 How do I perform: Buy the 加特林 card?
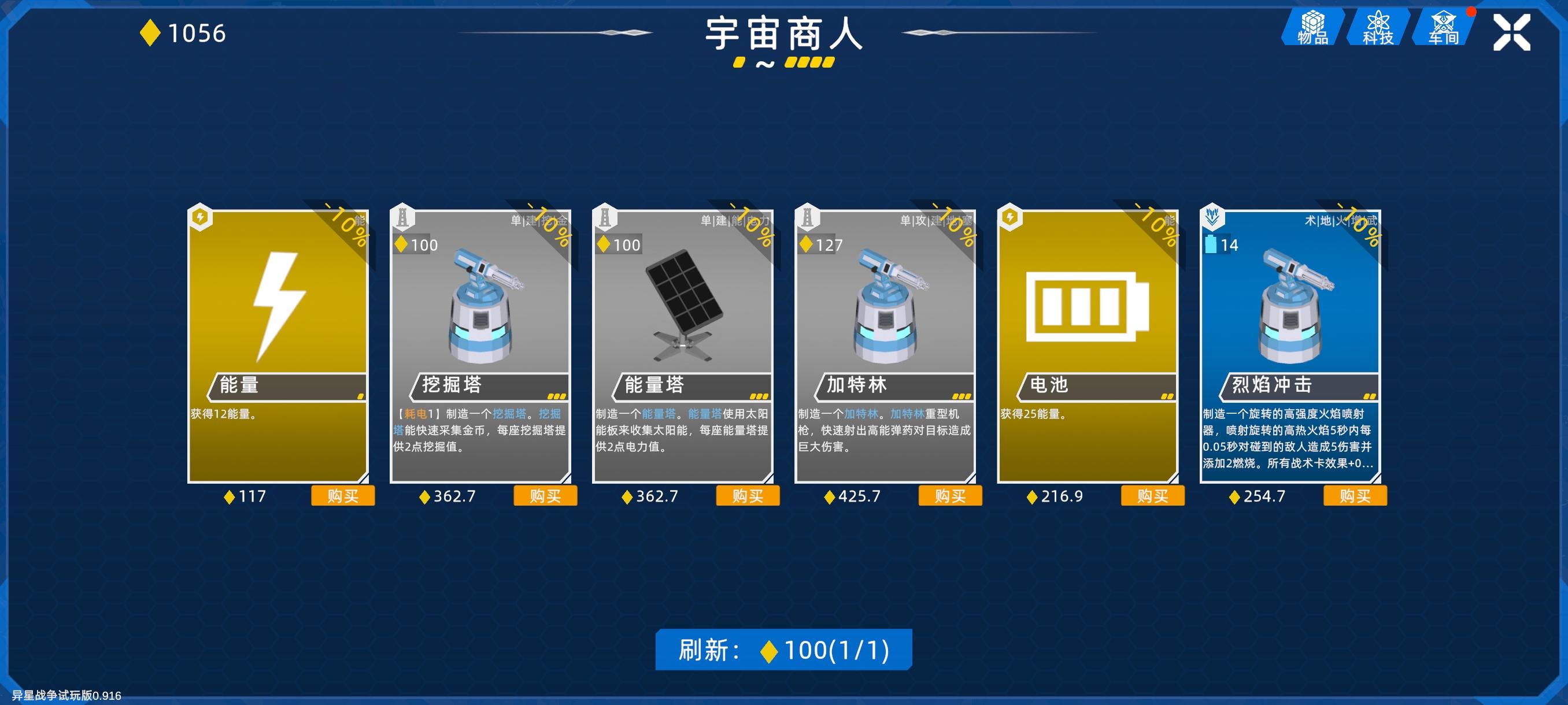[949, 496]
